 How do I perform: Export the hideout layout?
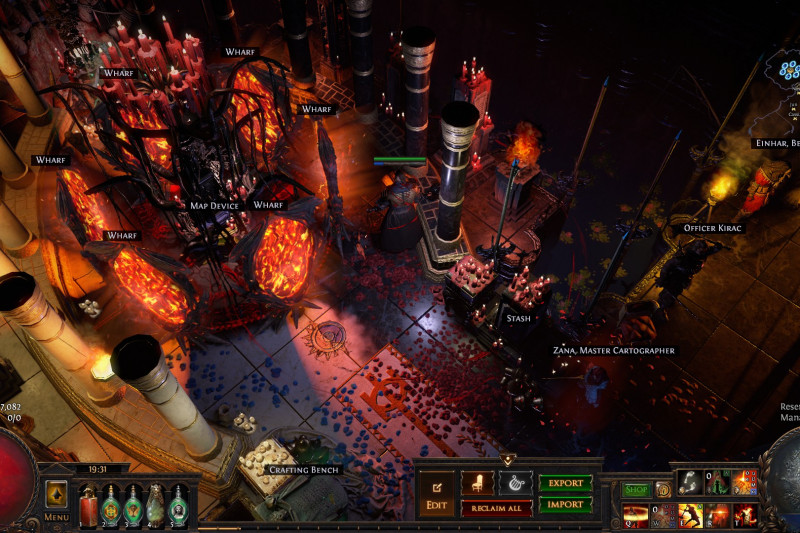coord(565,483)
